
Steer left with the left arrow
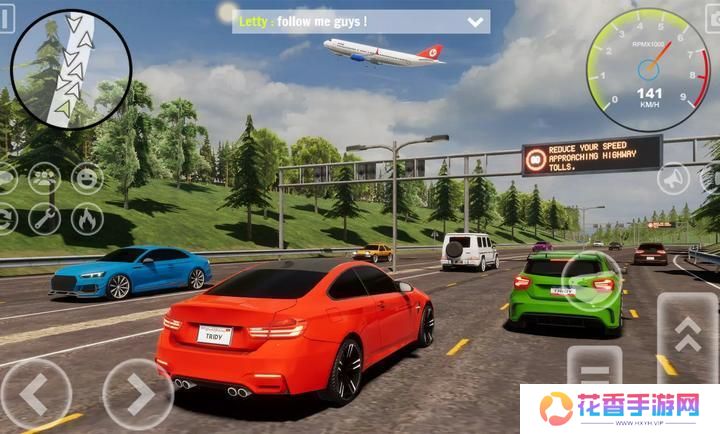[35, 394]
